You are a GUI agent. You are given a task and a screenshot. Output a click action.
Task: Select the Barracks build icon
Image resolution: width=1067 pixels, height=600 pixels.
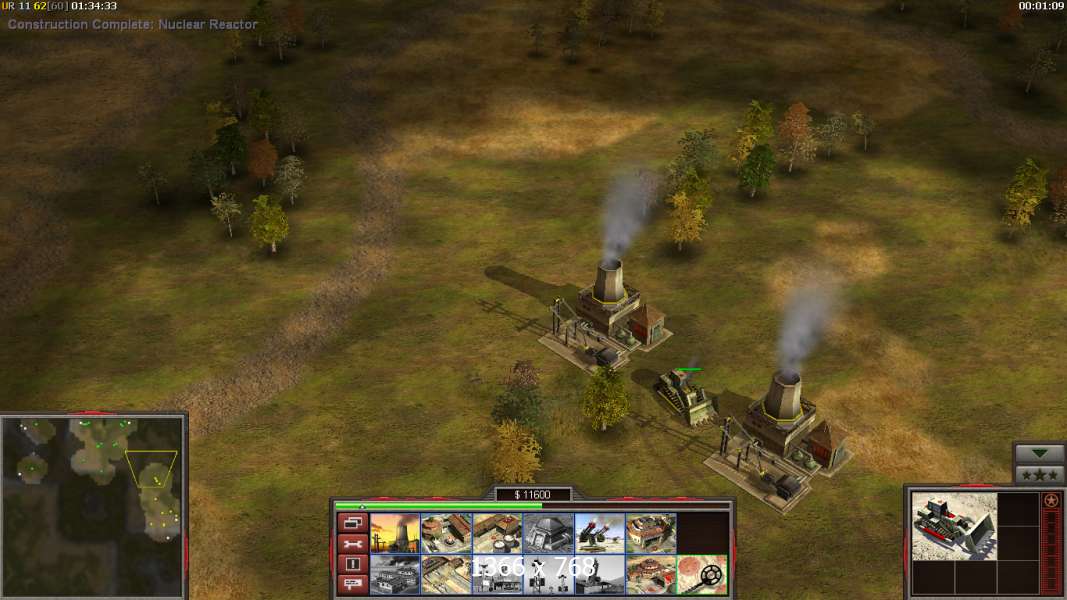tap(446, 533)
